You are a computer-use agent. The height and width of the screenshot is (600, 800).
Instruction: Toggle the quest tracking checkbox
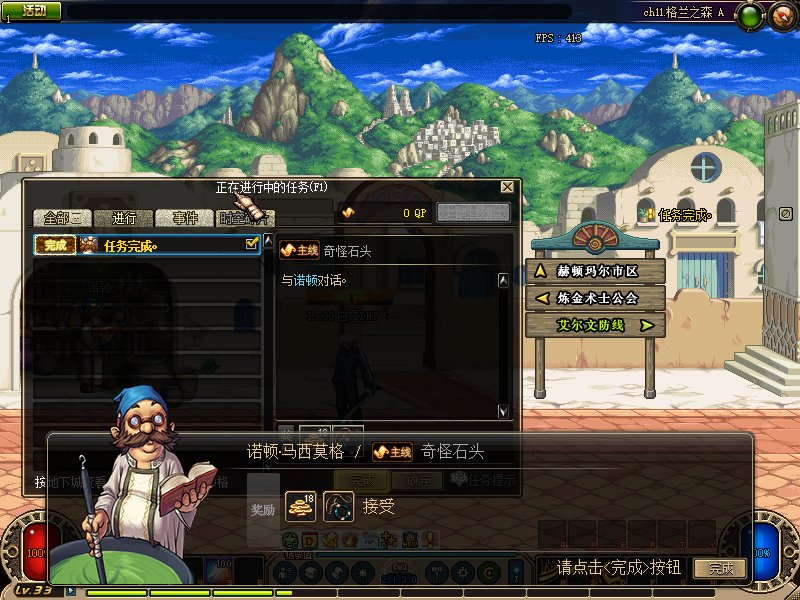252,243
